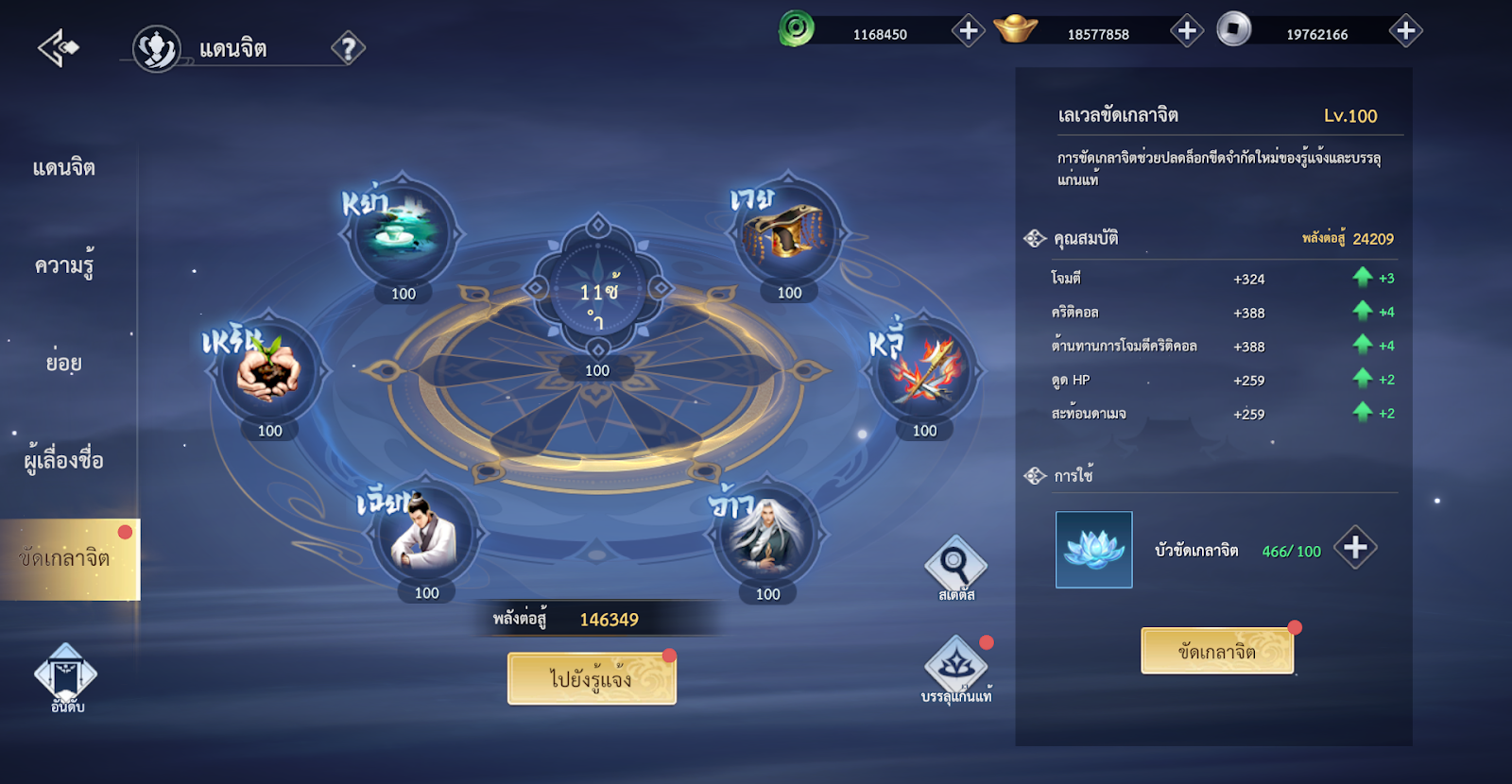
Task: Switch to the ผู้เลื่องชื่อ tab
Action: [x=64, y=461]
